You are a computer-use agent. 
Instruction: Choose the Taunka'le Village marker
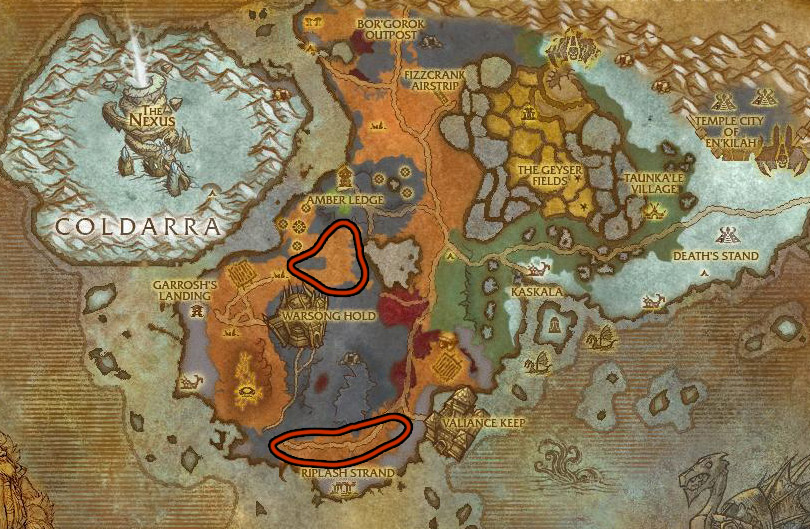[x=656, y=210]
